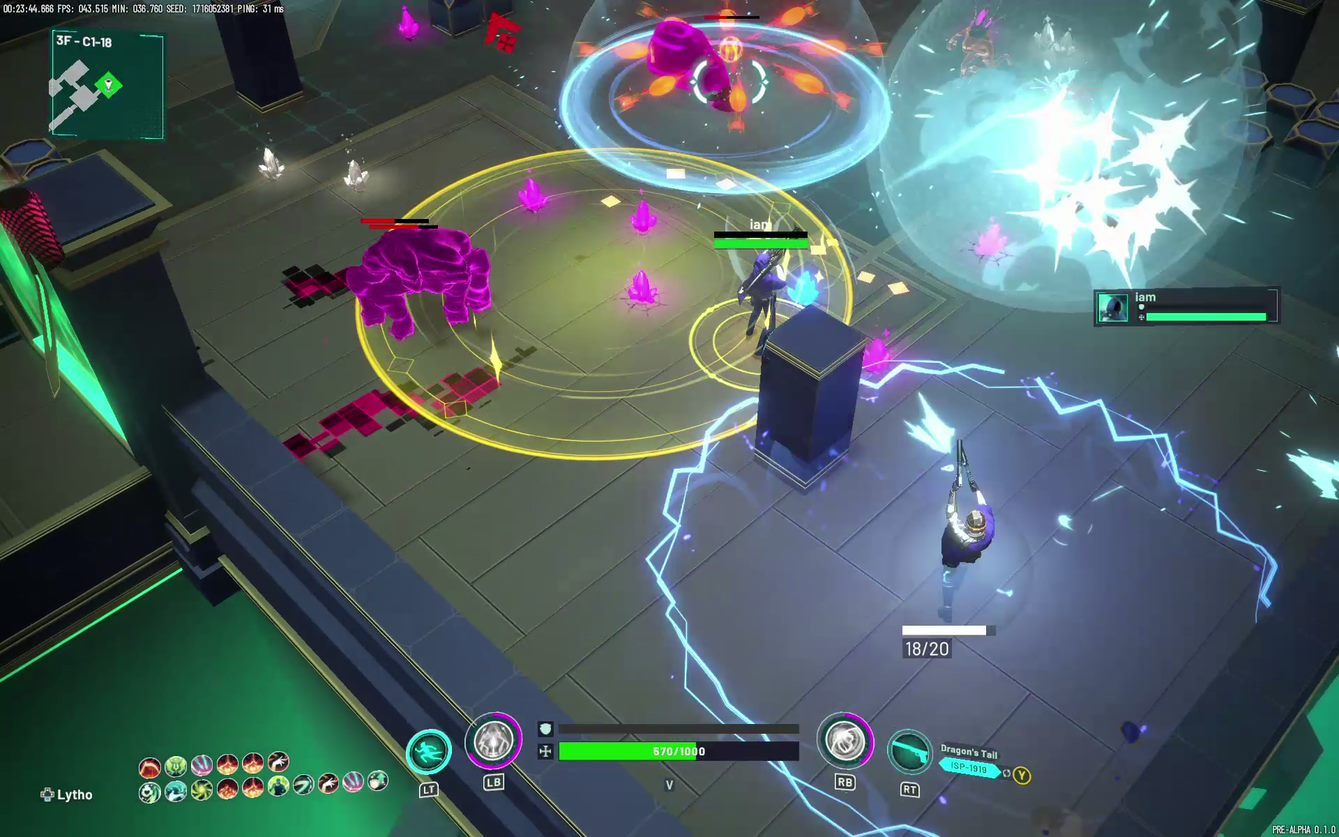Select teammate iam's portrait panel
This screenshot has height=837, width=1339.
(1112, 306)
